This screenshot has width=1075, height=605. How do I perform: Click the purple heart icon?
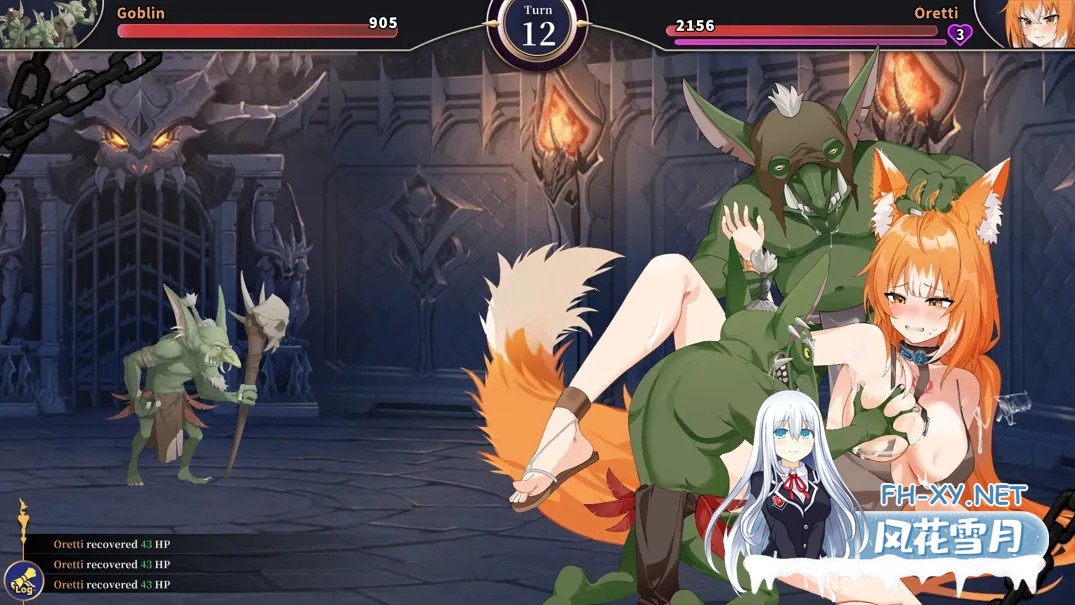(x=959, y=35)
